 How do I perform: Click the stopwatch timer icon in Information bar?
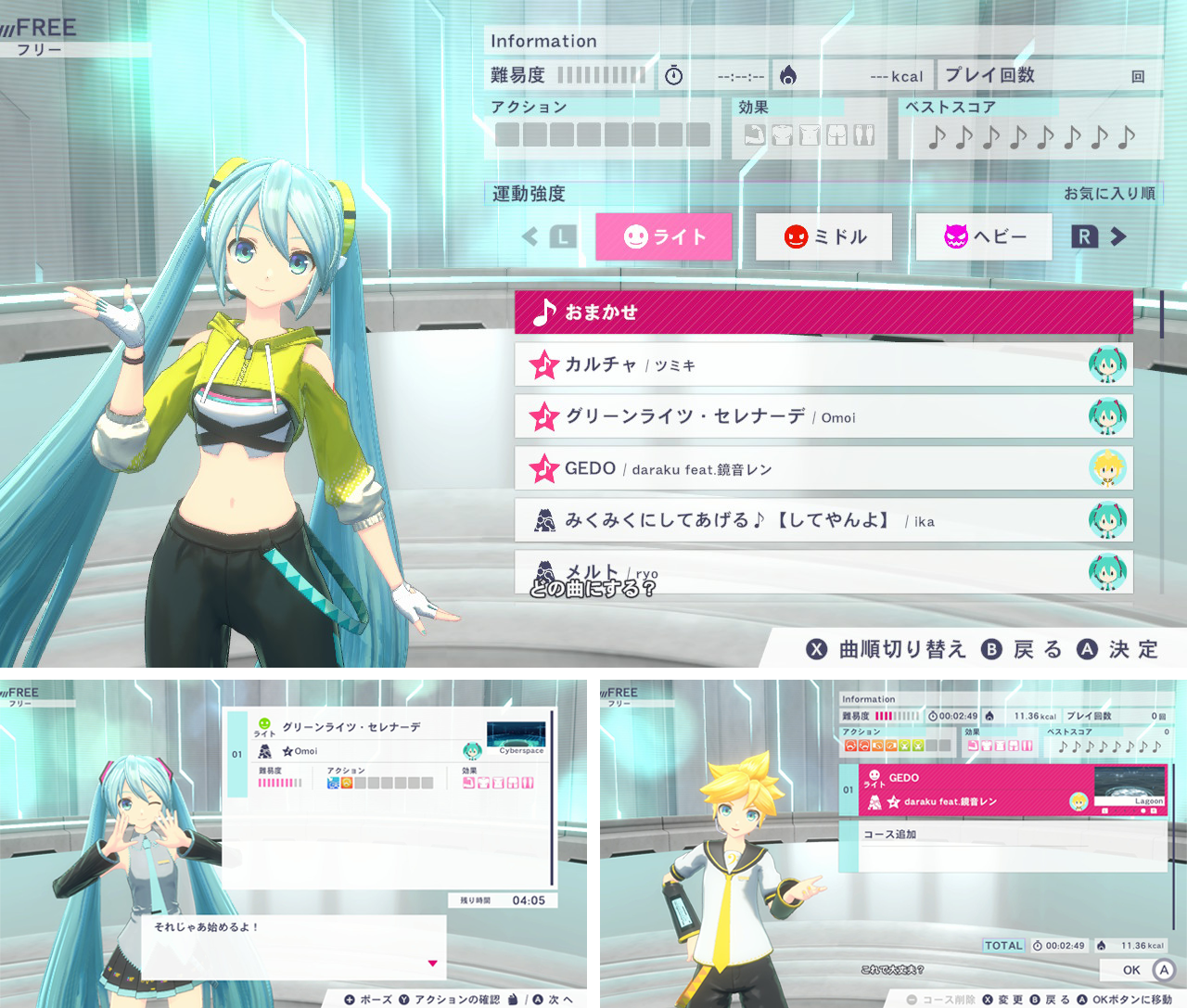pos(675,74)
